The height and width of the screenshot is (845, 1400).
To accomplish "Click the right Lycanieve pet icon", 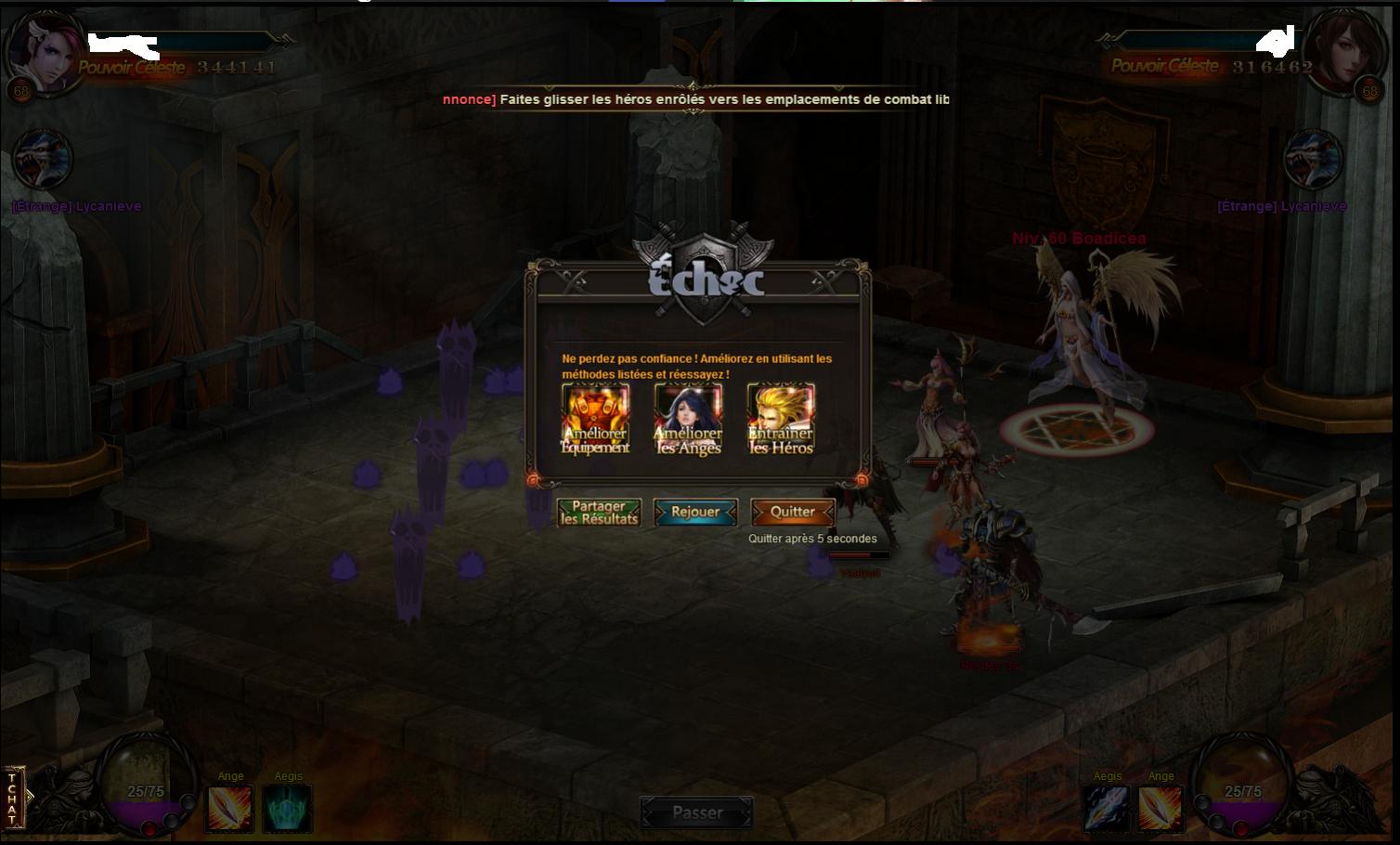I will coord(1313,161).
